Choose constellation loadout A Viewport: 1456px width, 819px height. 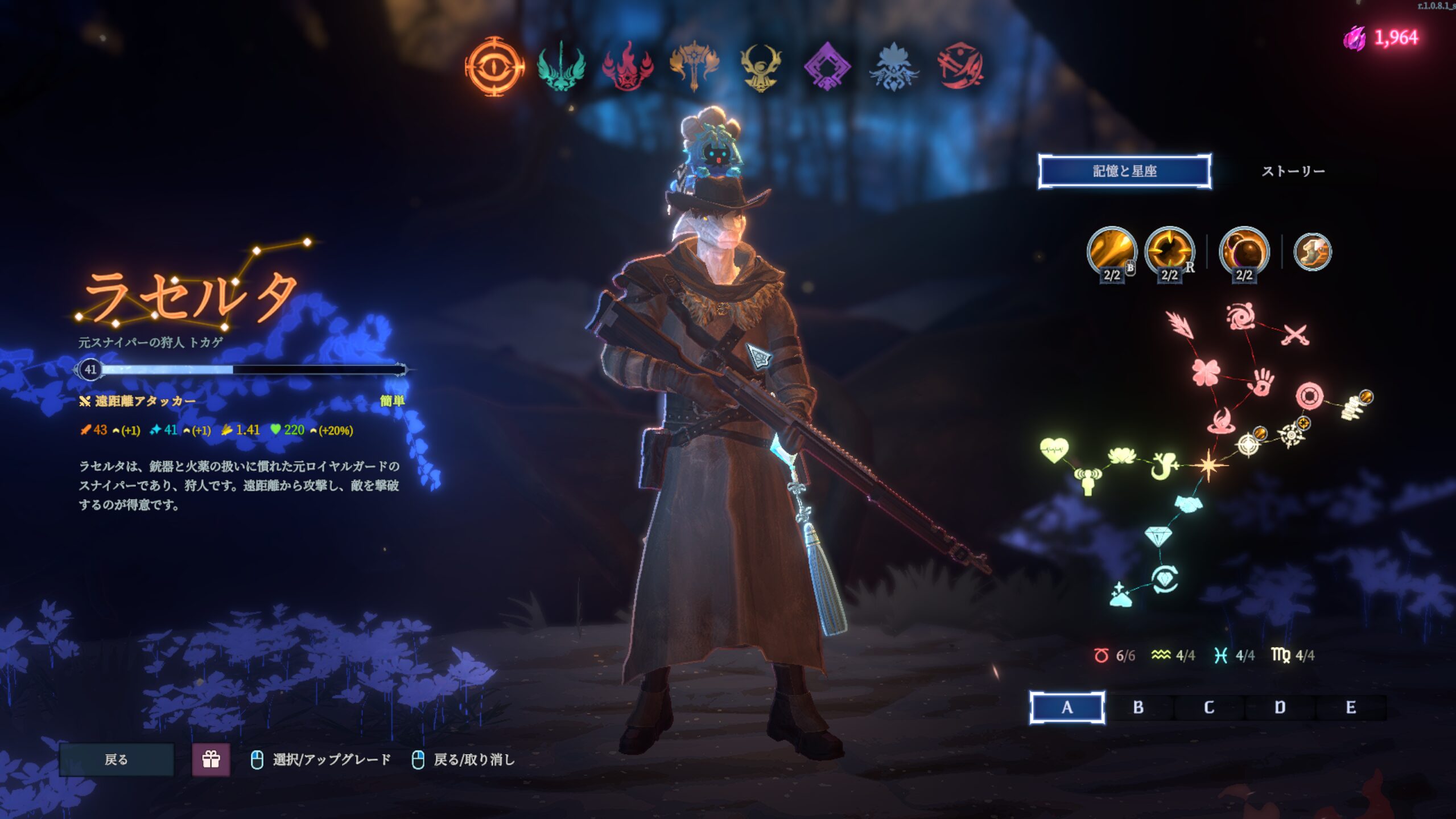point(1067,707)
